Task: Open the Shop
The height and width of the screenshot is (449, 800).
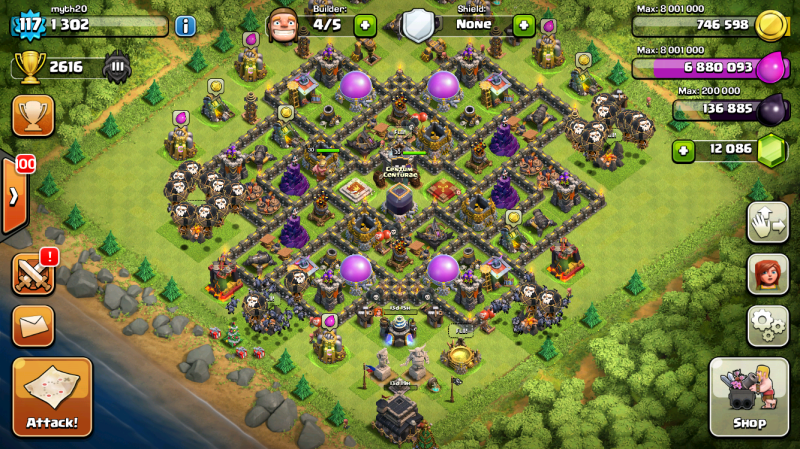Action: tap(749, 397)
